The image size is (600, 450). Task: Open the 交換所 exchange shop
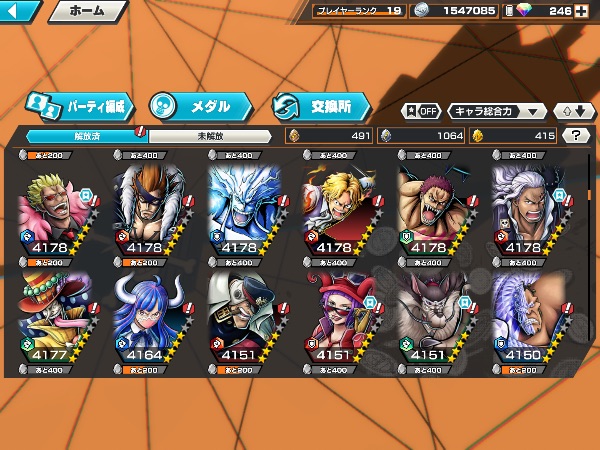(x=320, y=105)
